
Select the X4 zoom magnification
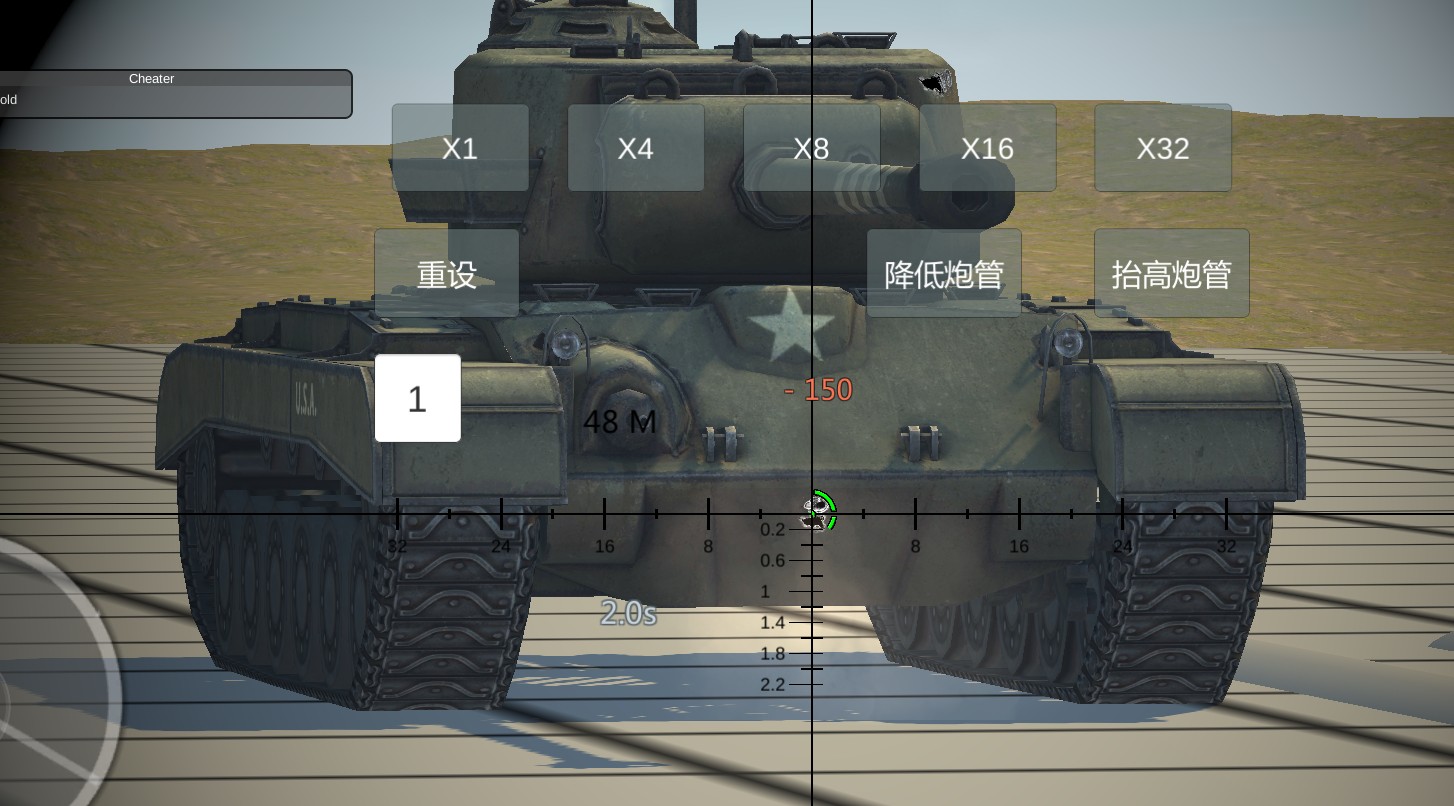click(x=636, y=147)
